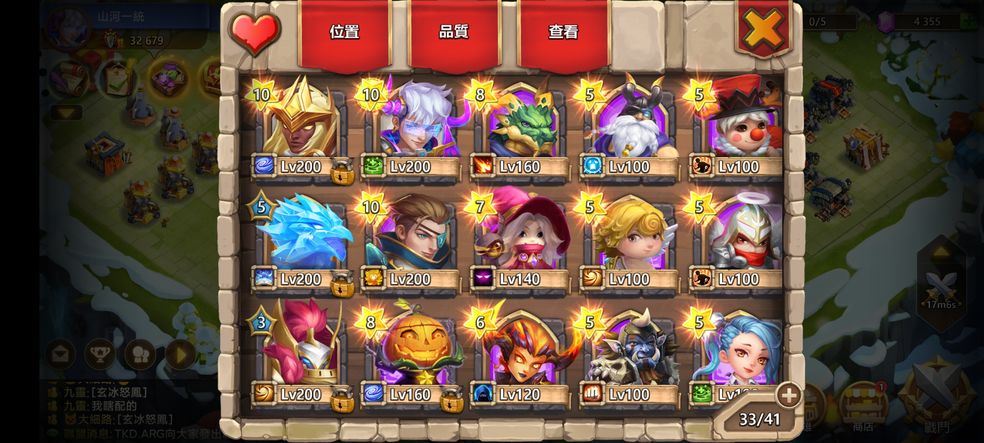984x443 pixels.
Task: Sort heroes by 位置
Action: [x=344, y=32]
